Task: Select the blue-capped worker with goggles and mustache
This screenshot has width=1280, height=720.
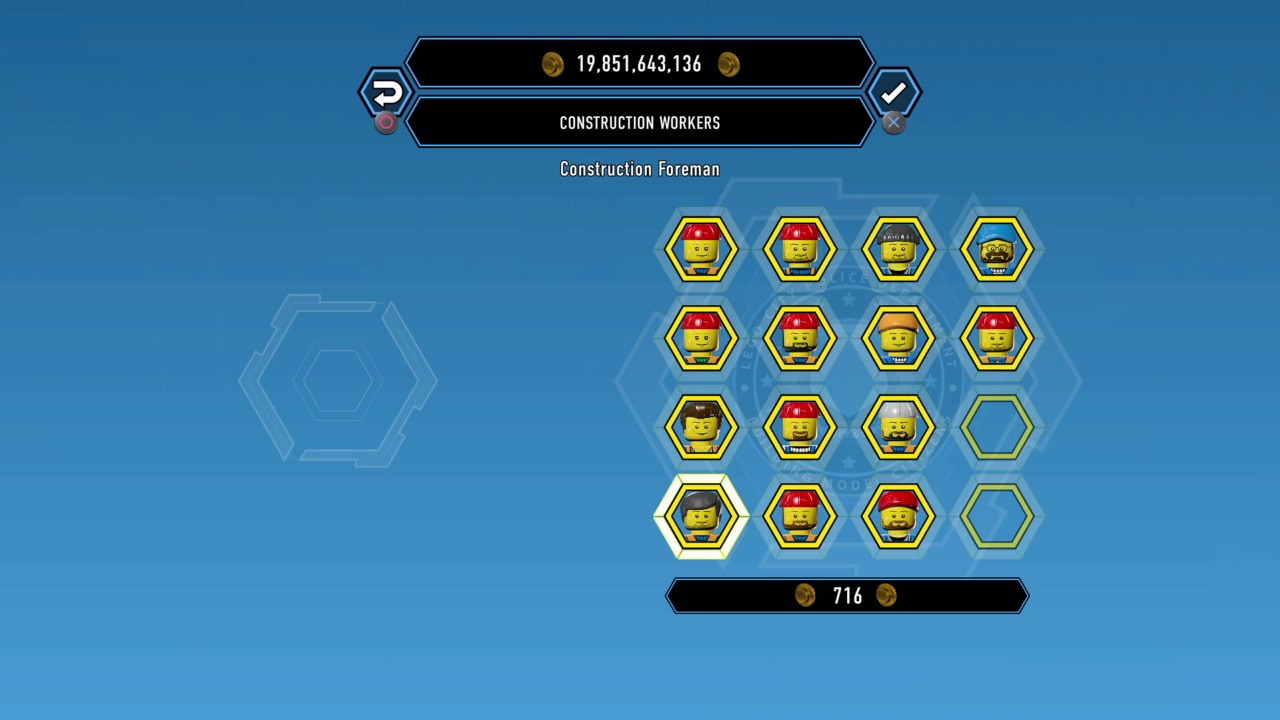Action: [x=995, y=249]
